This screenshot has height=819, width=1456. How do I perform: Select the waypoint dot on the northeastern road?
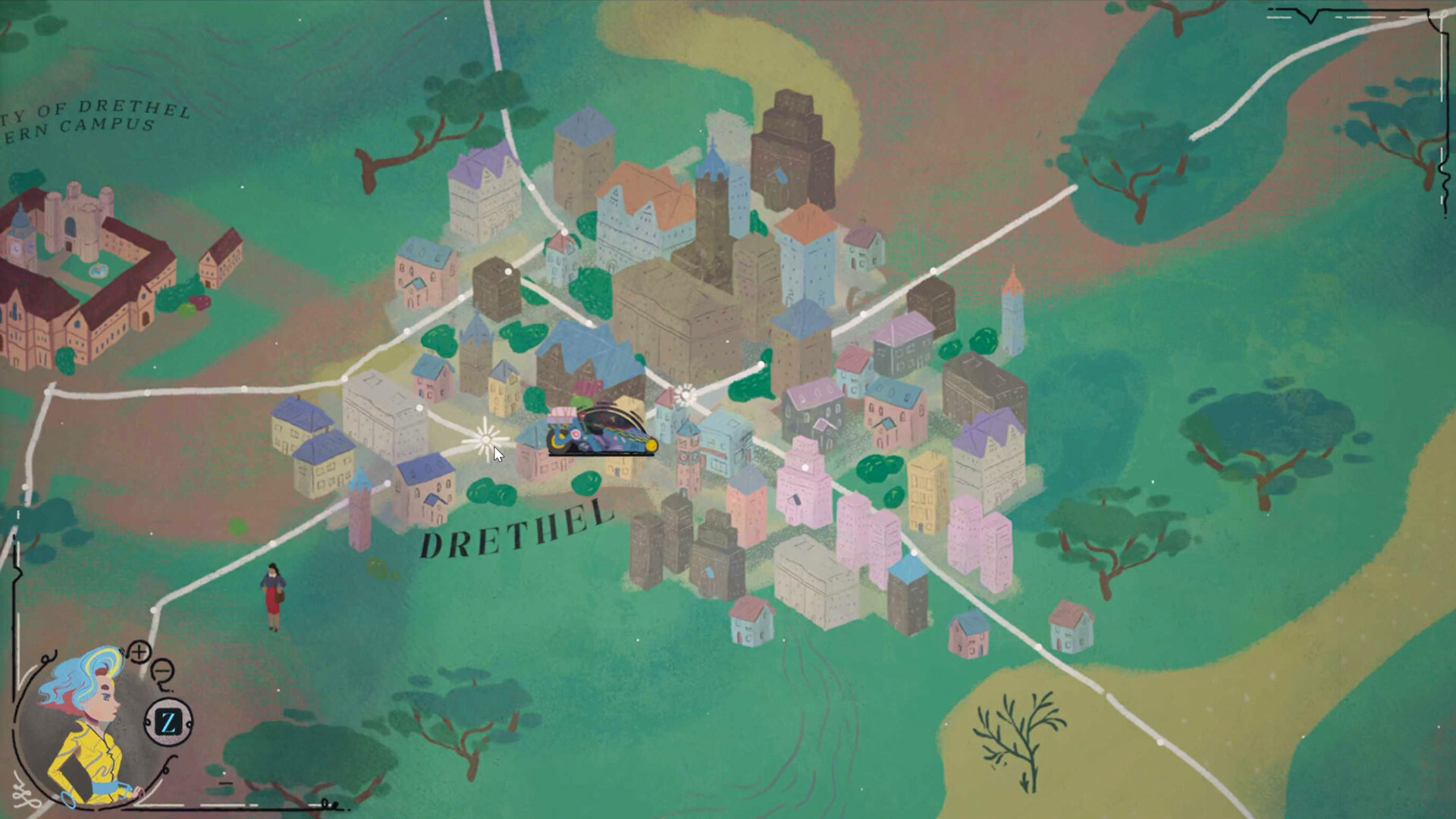(x=933, y=270)
